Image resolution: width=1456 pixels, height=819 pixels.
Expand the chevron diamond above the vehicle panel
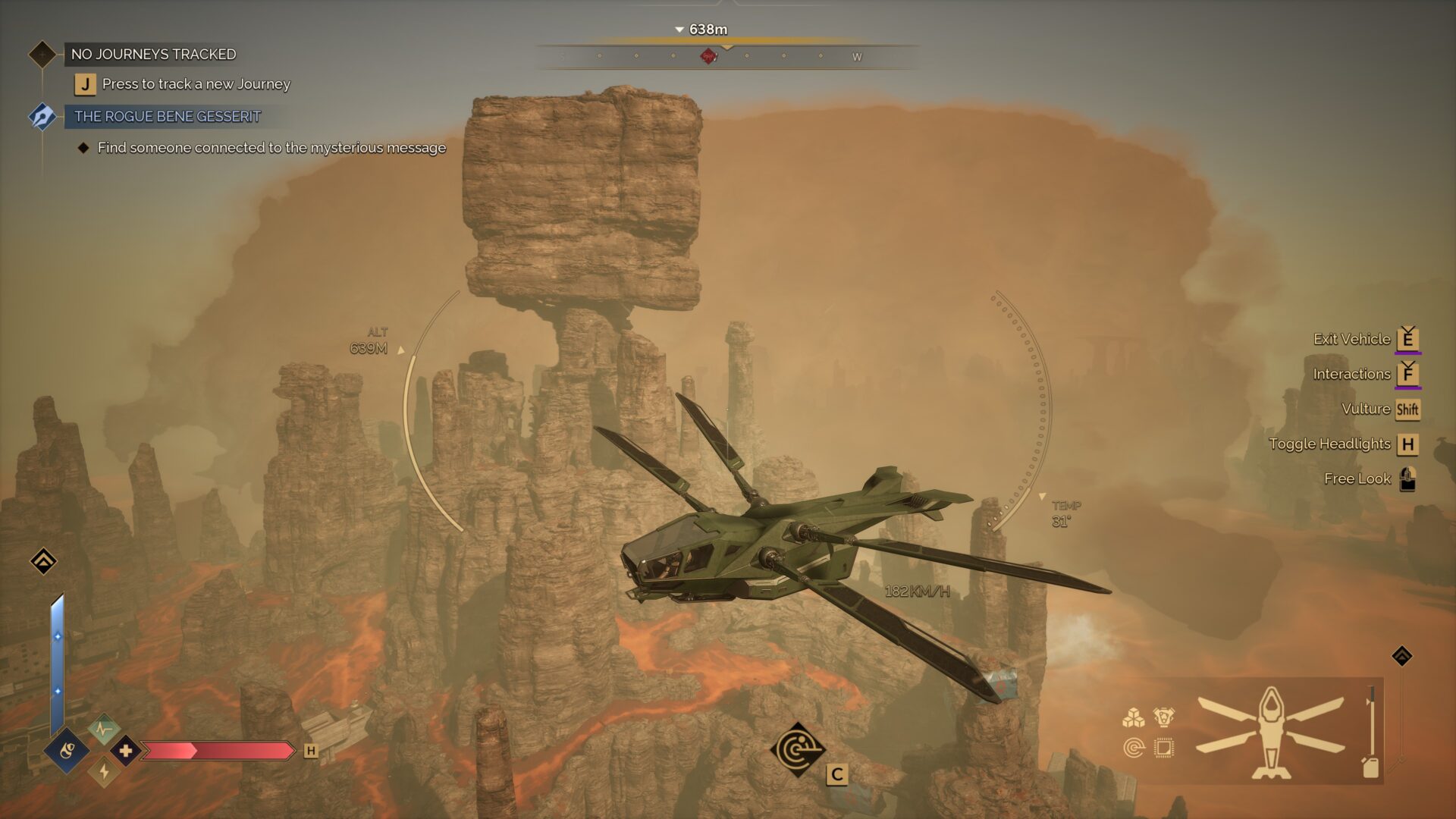(x=1401, y=656)
